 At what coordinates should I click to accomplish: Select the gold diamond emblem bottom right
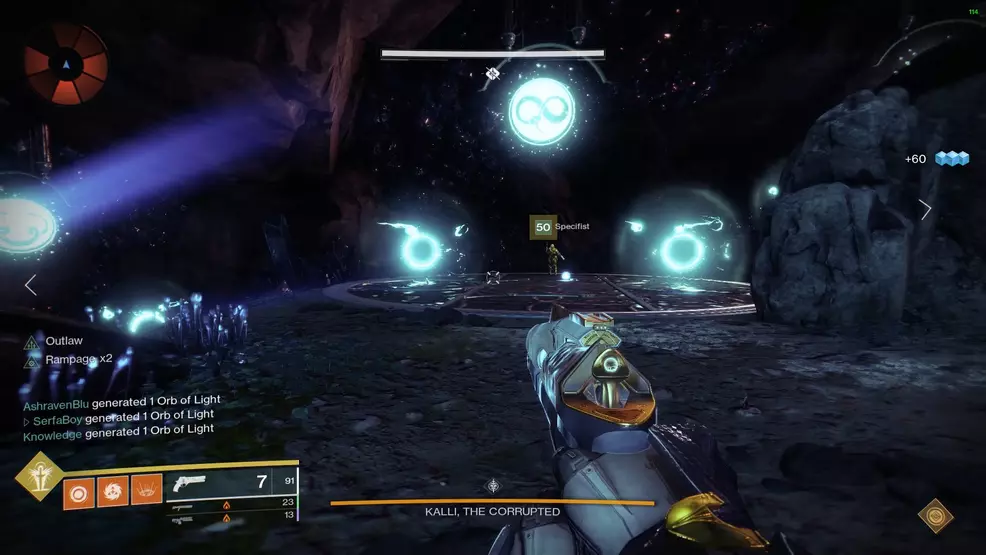tap(935, 515)
